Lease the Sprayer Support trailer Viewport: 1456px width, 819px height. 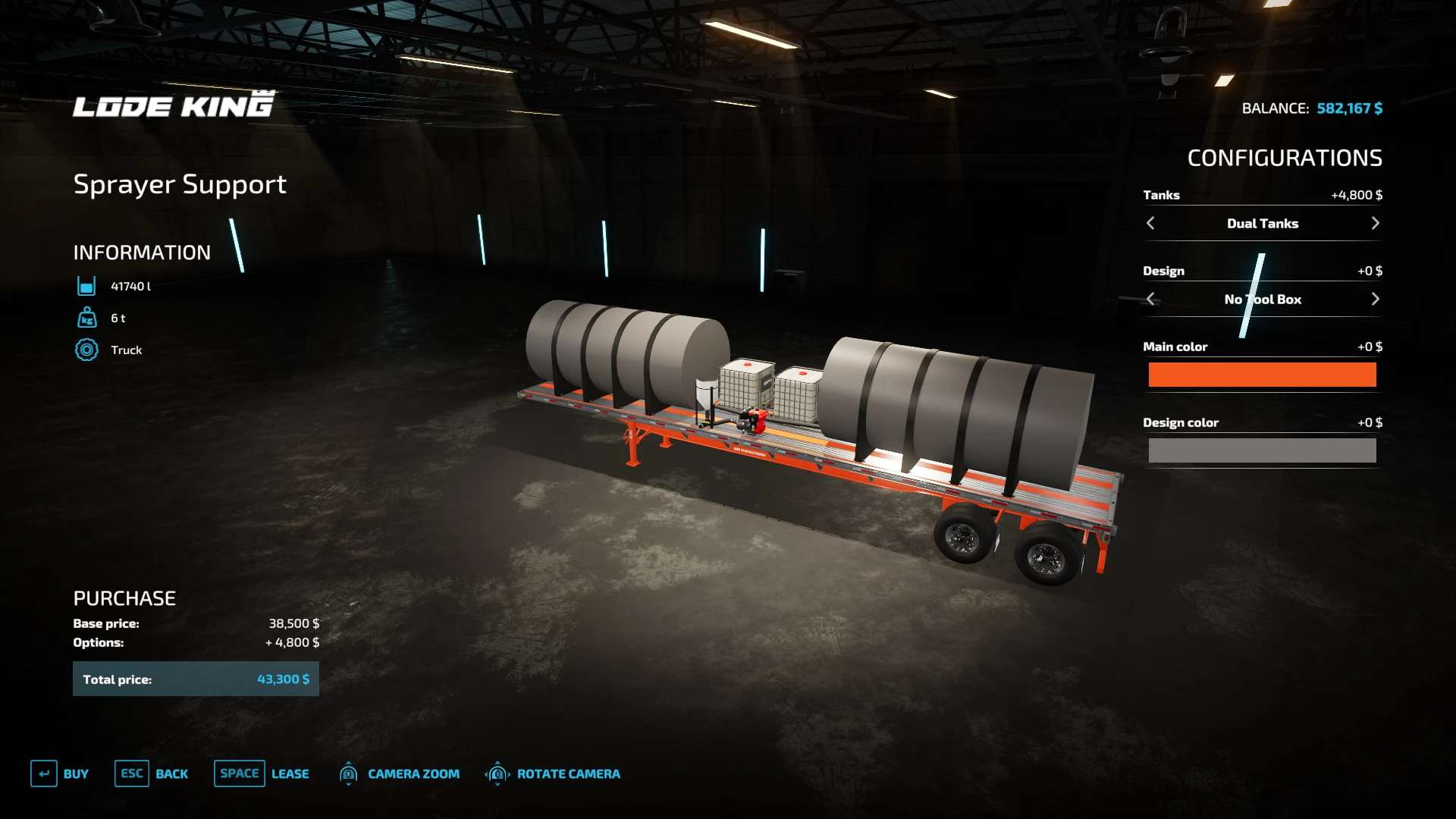tap(262, 773)
